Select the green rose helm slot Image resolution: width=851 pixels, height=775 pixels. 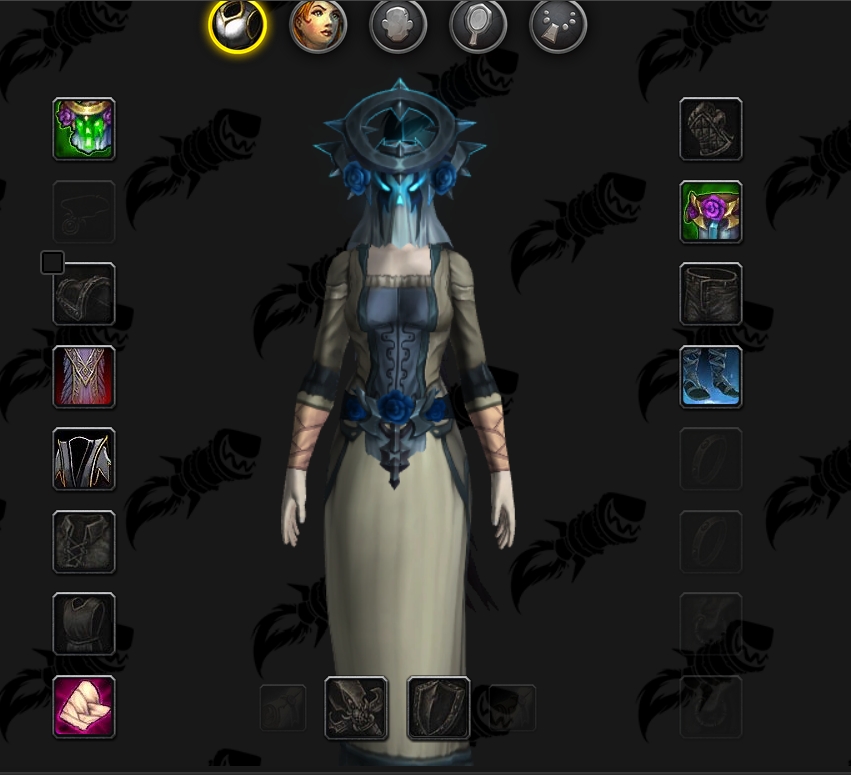pos(84,129)
